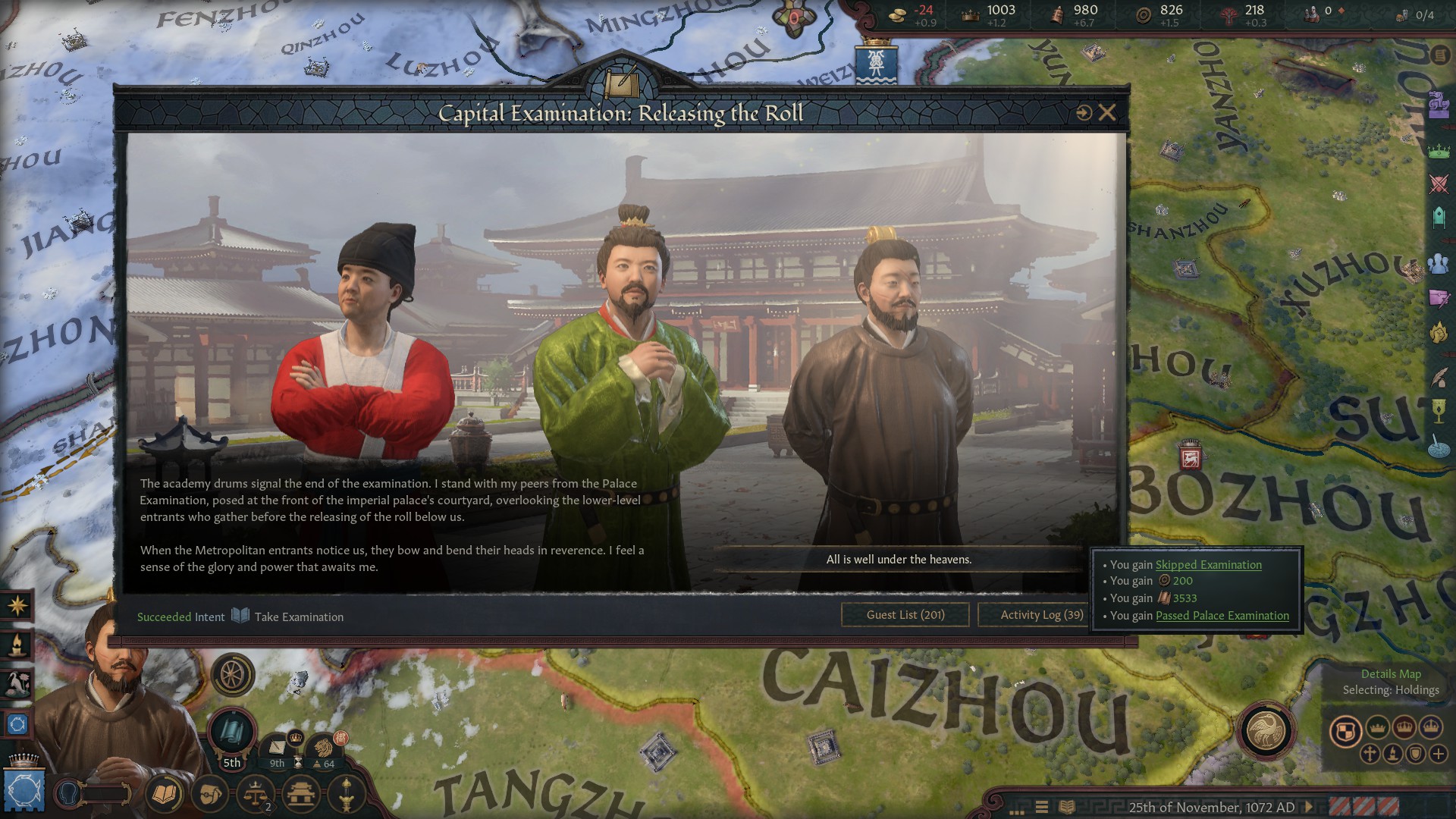Click the golden sword icon
Image resolution: width=1456 pixels, height=819 pixels.
[346, 794]
